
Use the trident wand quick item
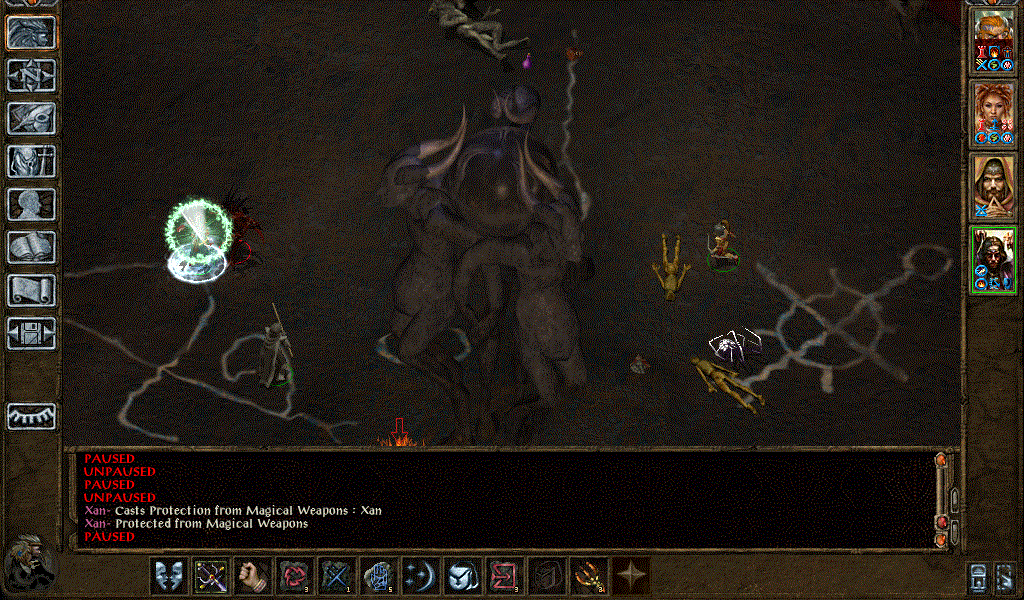tap(589, 577)
